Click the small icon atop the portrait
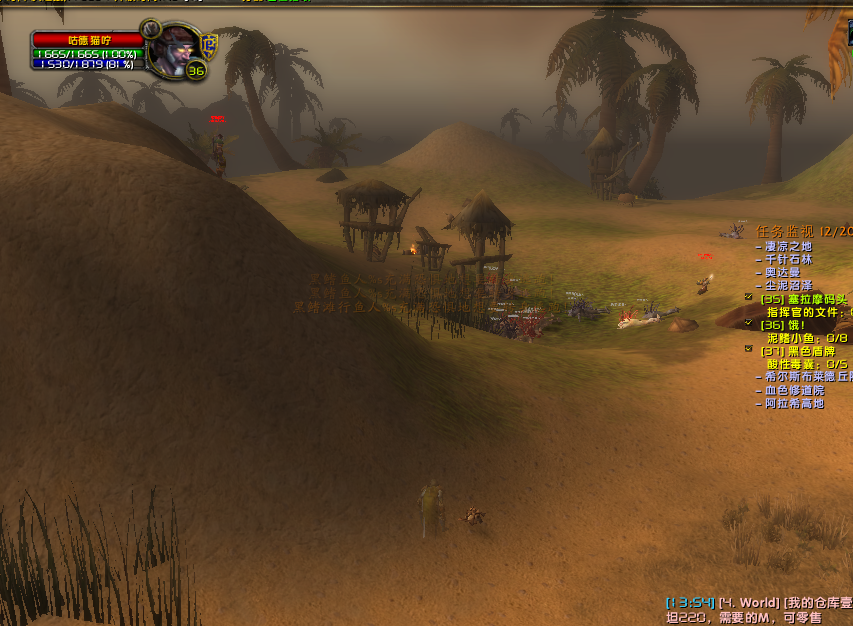Viewport: 853px width, 626px height. (x=151, y=27)
